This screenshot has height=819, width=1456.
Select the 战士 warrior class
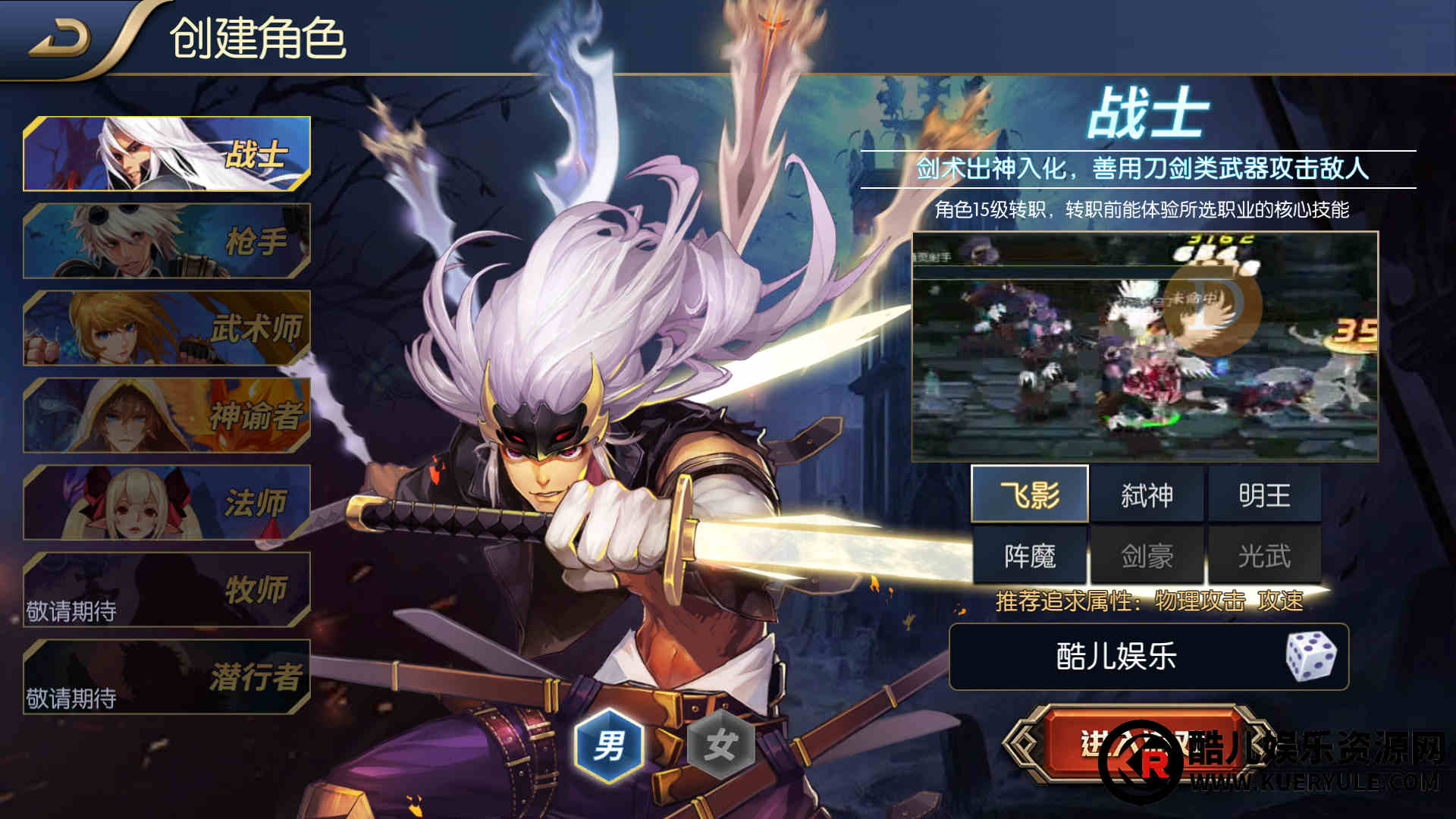click(167, 154)
